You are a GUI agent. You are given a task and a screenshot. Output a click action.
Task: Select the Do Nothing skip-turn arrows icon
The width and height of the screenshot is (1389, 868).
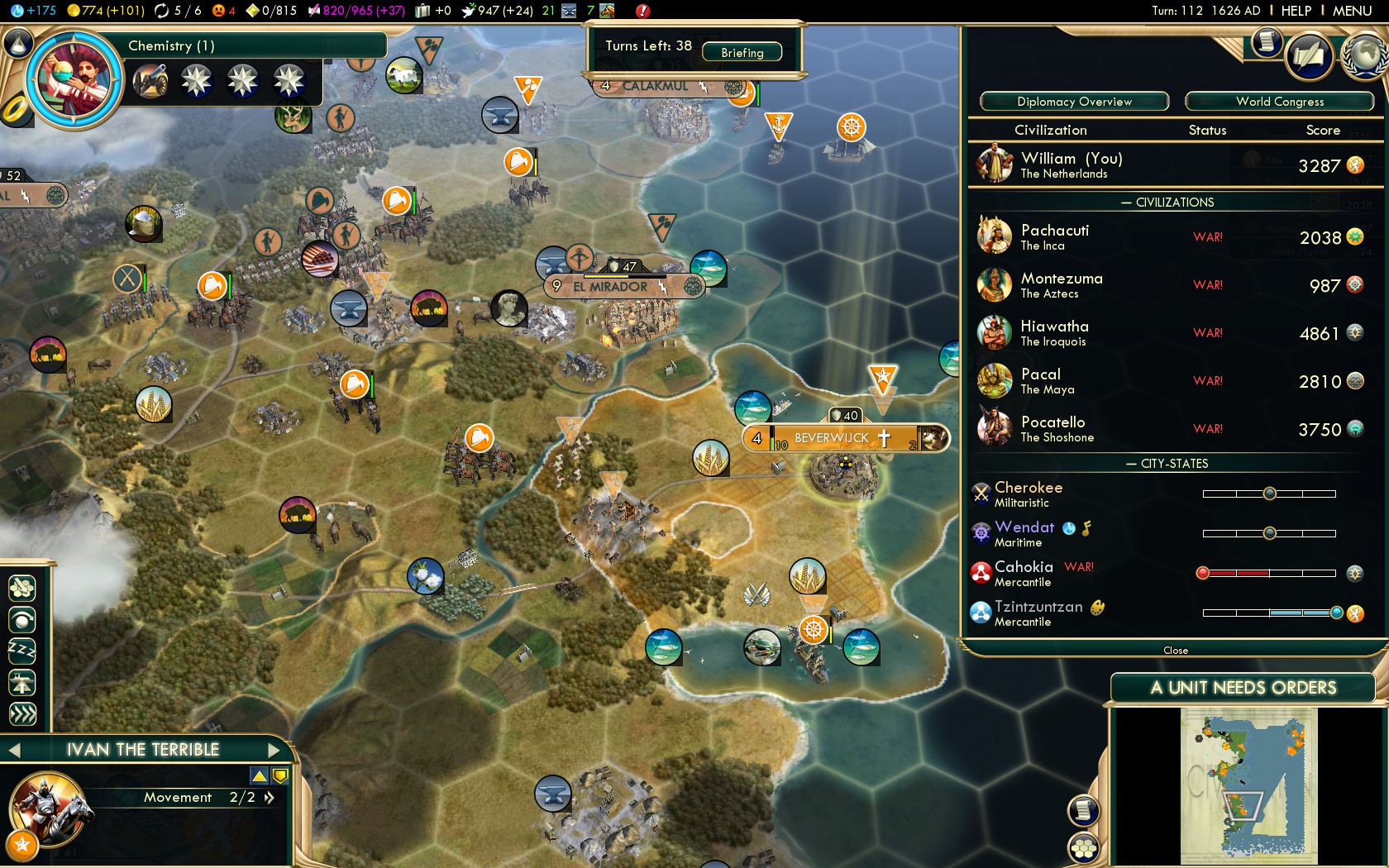pyautogui.click(x=22, y=713)
